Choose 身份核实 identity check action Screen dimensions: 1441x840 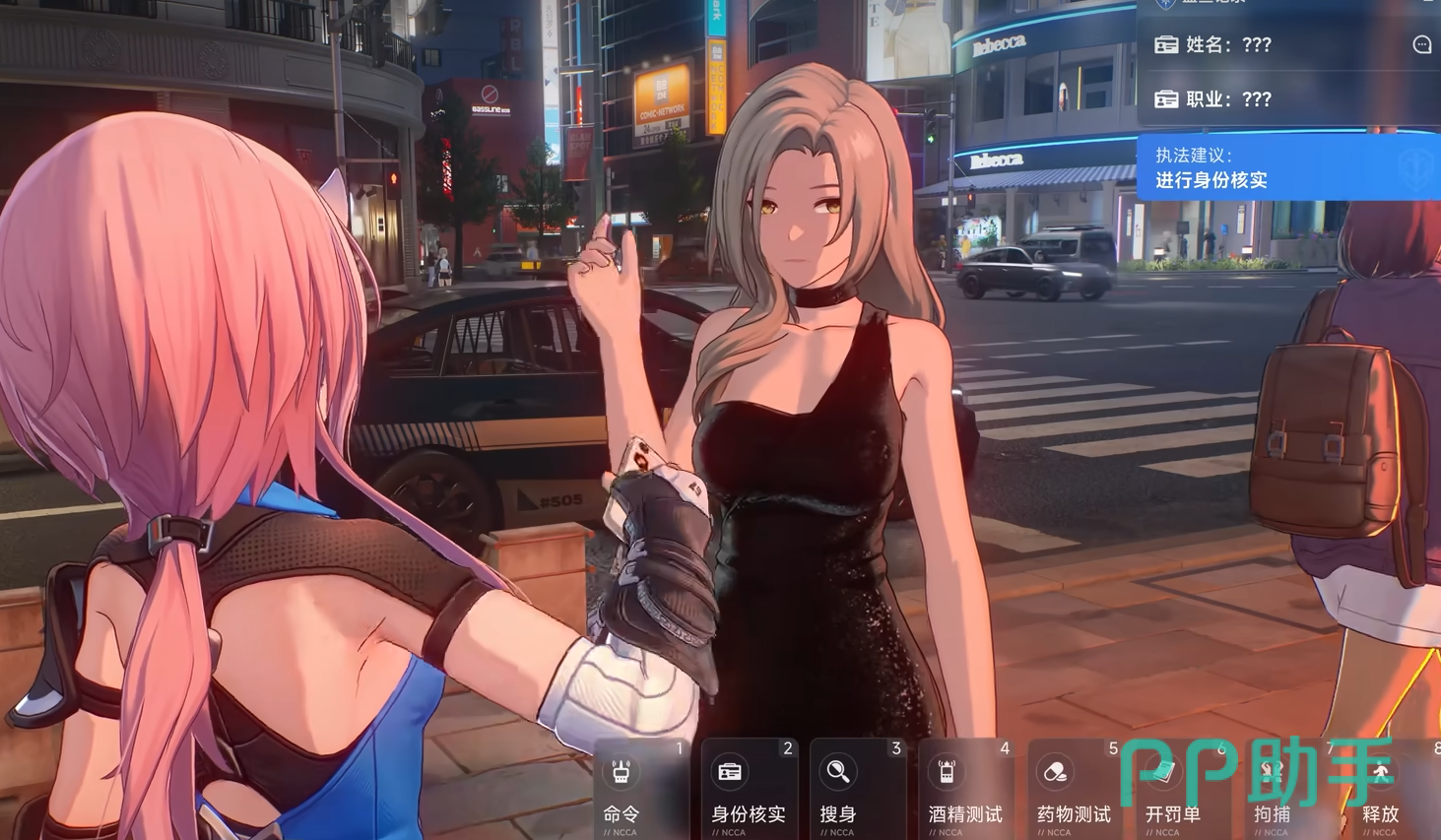tap(749, 789)
